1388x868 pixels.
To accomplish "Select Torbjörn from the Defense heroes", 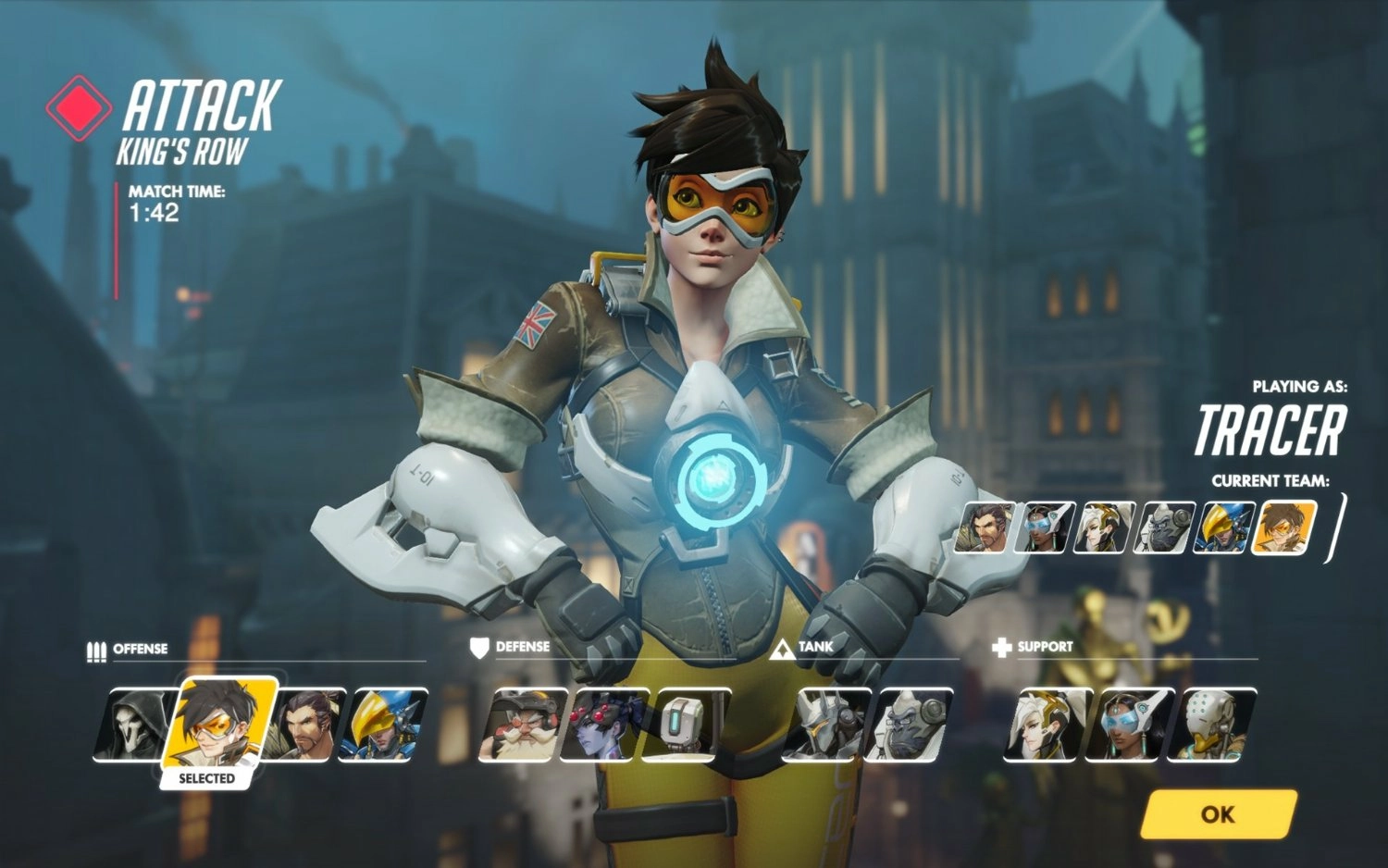I will [x=522, y=725].
